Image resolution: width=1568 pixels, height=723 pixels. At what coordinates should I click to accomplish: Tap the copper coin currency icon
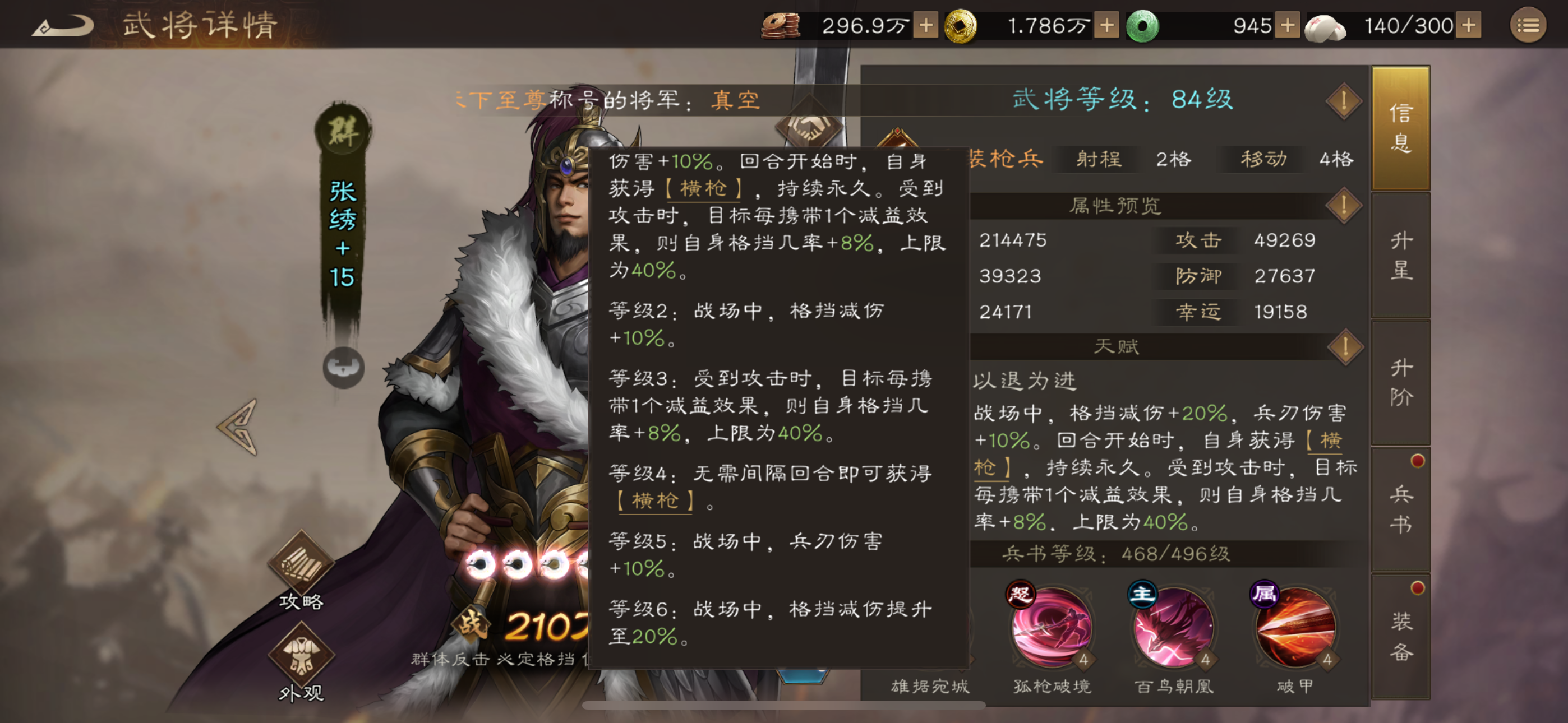point(782,26)
